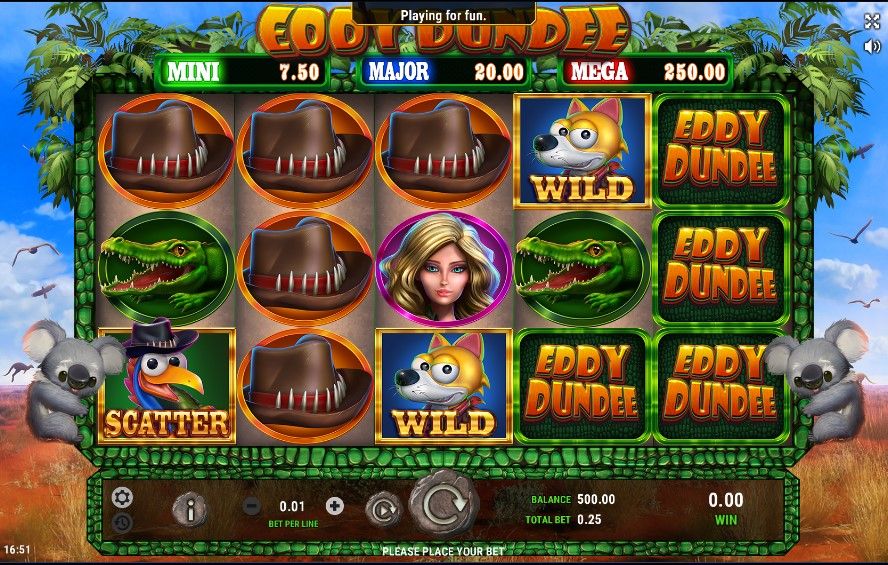The width and height of the screenshot is (888, 565).
Task: Mute the game sound
Action: [x=871, y=46]
